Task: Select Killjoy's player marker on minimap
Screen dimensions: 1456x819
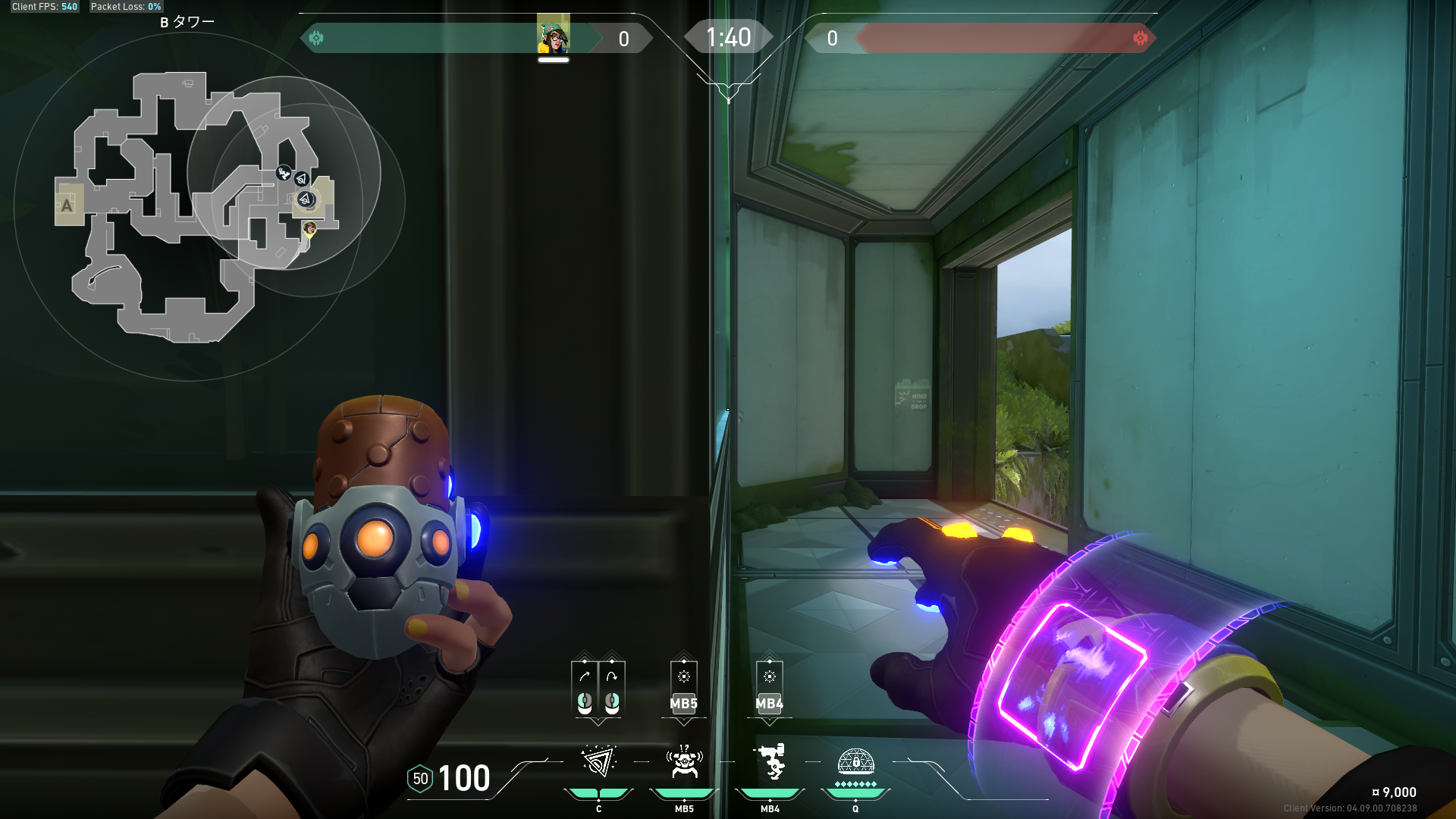Action: (309, 227)
